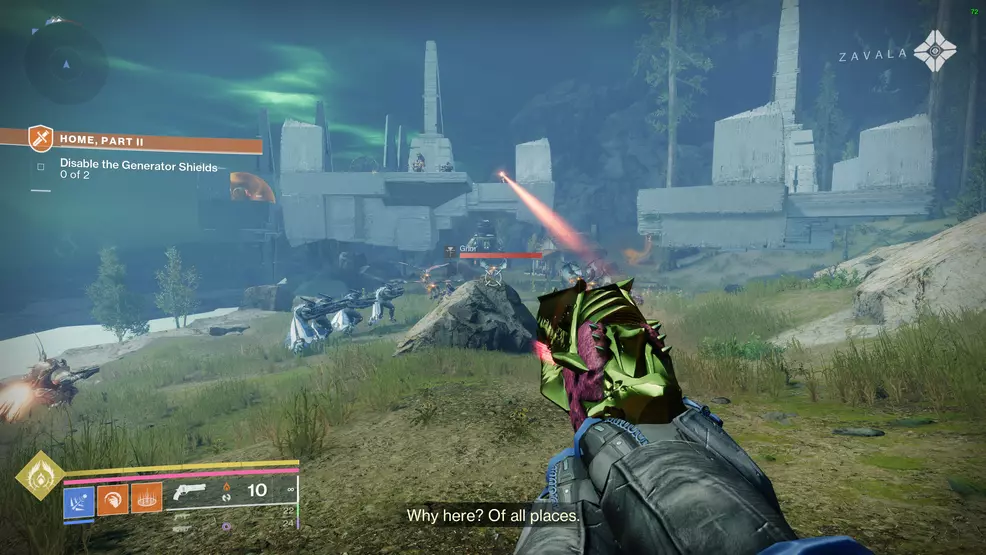The width and height of the screenshot is (986, 555).
Task: Click the circular radar minimap
Action: tap(66, 60)
